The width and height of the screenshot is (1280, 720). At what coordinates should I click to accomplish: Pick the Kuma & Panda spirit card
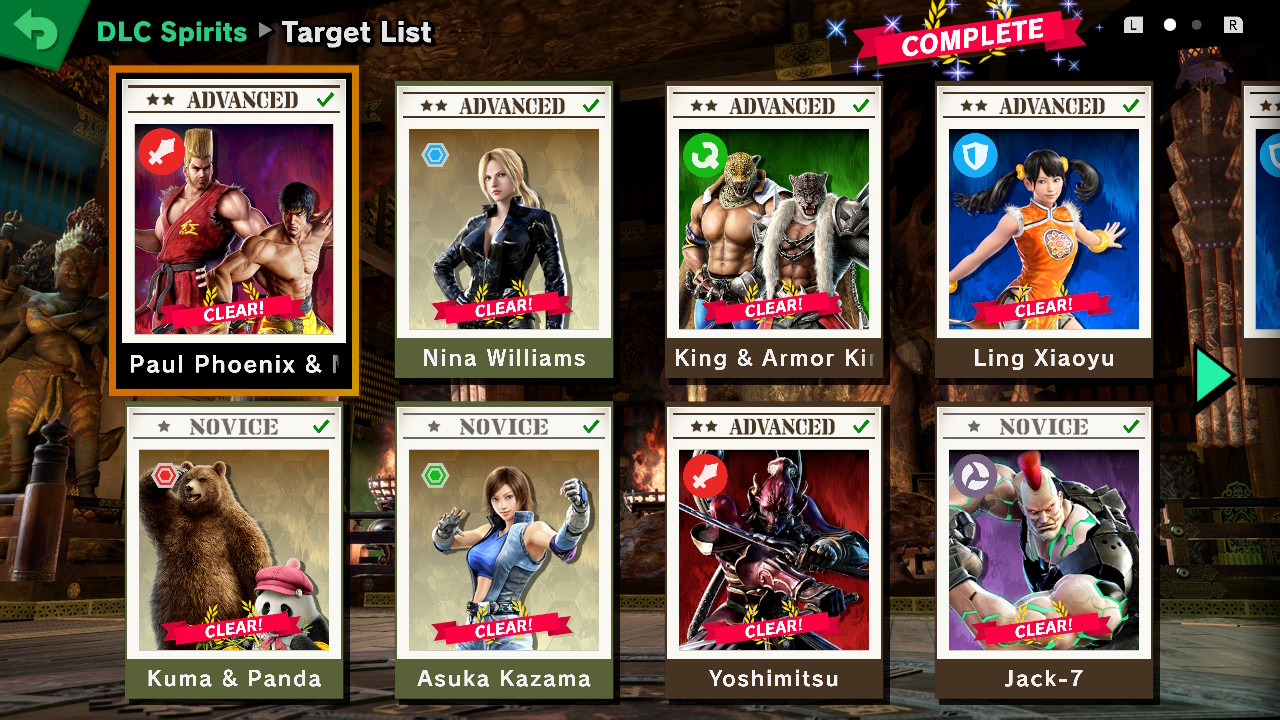click(x=234, y=550)
